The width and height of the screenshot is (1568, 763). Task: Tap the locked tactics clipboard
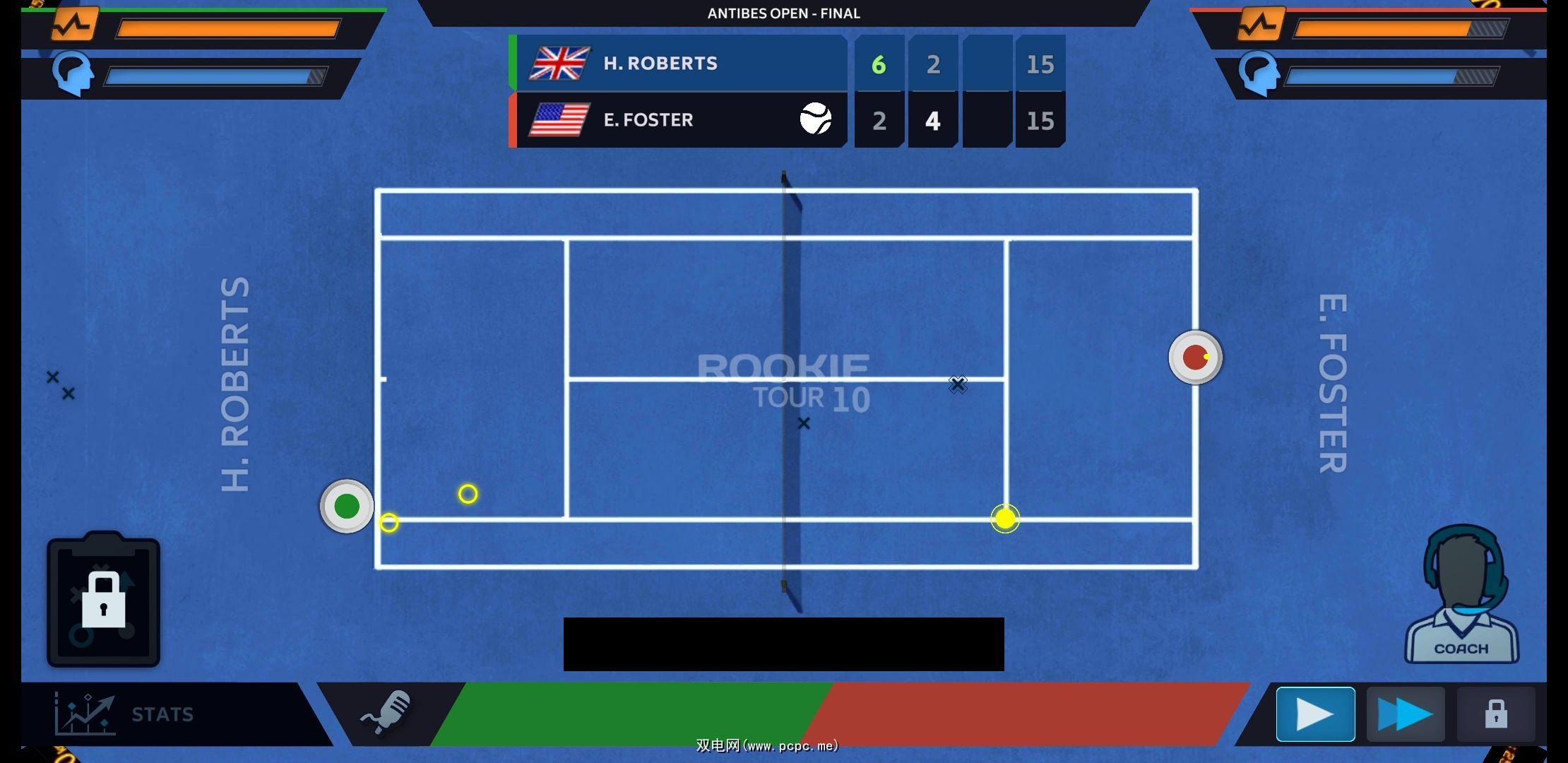tap(104, 600)
